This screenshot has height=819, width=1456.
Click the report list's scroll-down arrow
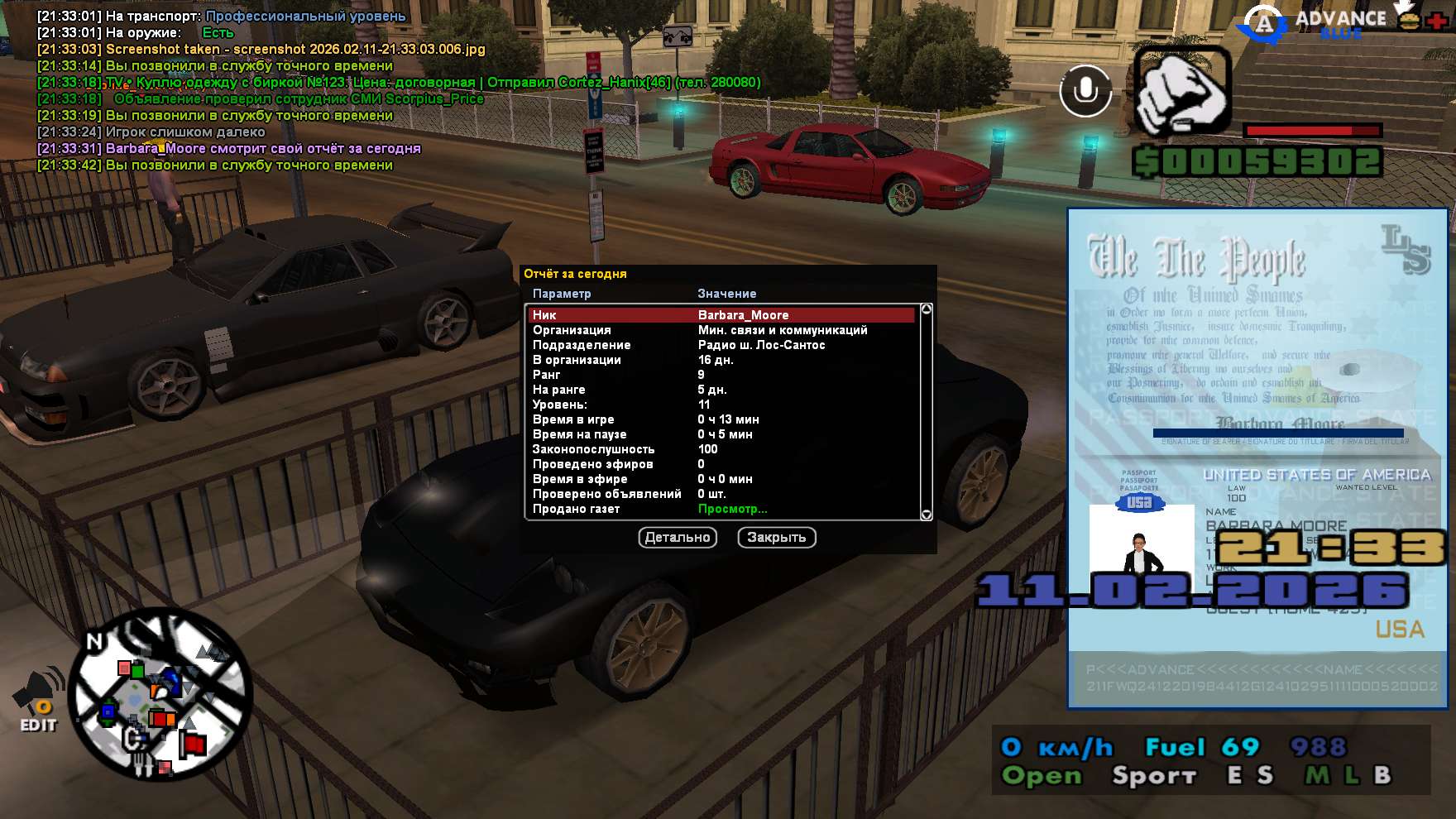(927, 515)
